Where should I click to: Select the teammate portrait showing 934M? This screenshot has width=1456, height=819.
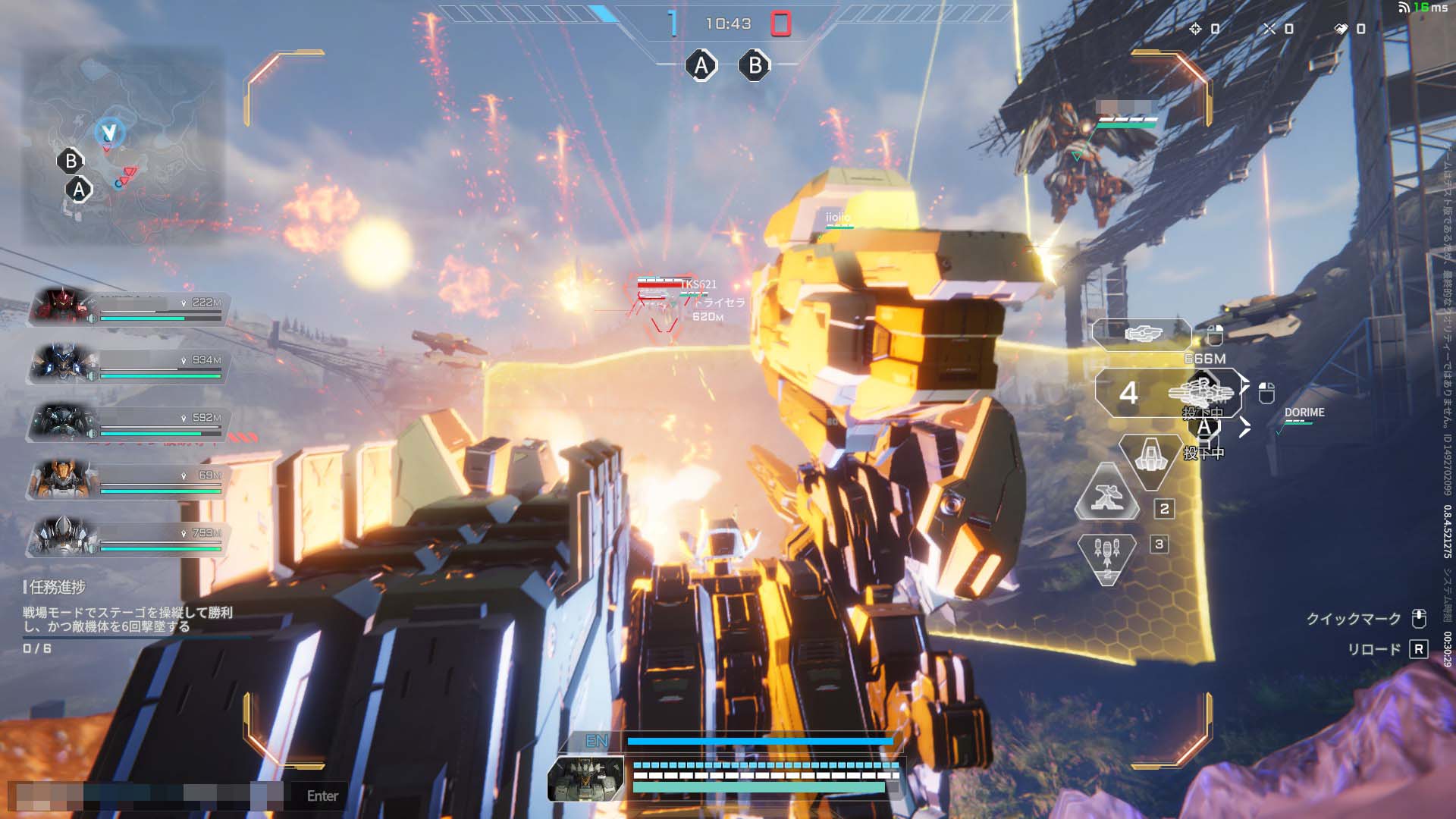[62, 364]
